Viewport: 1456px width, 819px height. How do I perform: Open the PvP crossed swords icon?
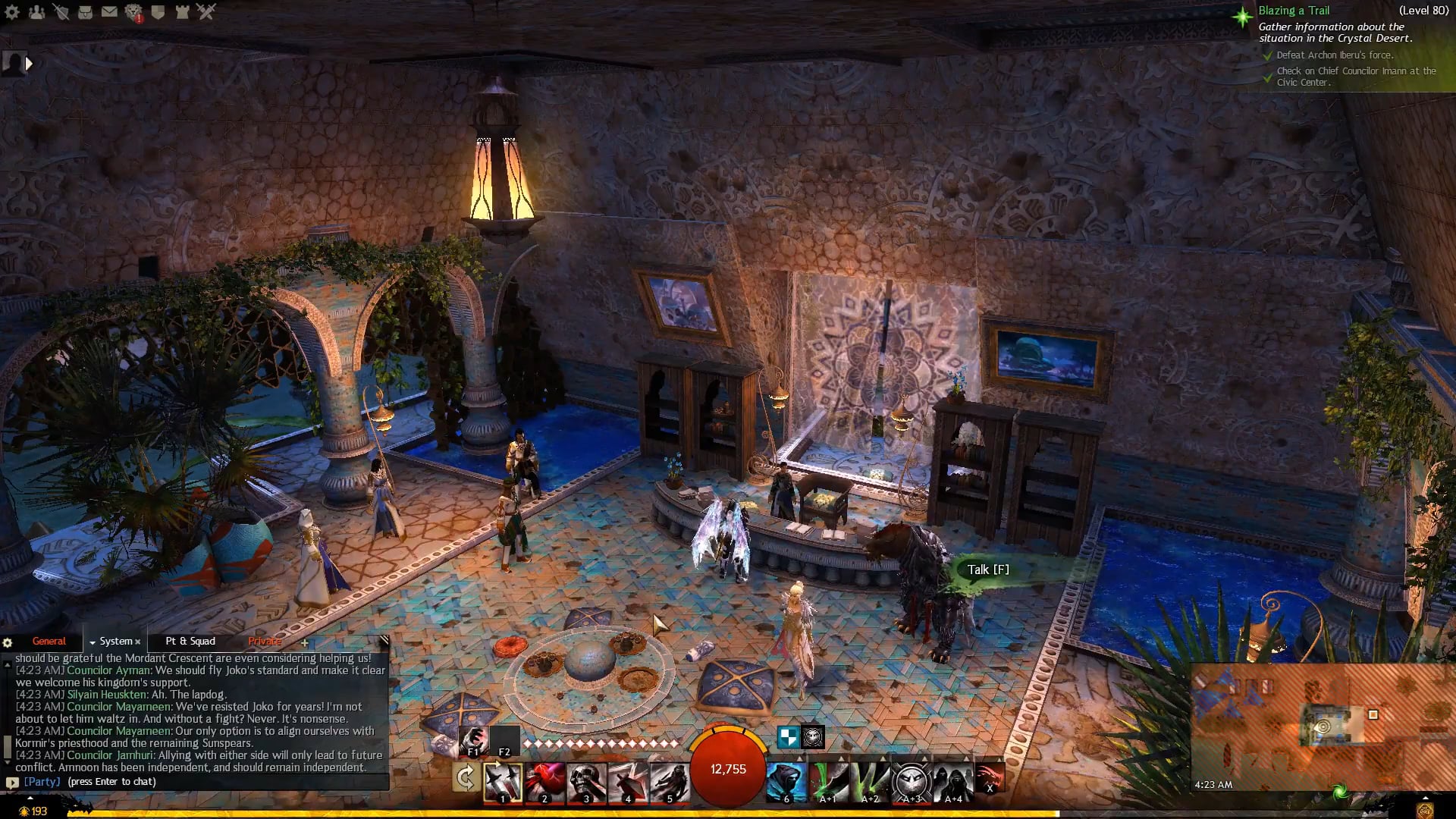(x=206, y=11)
